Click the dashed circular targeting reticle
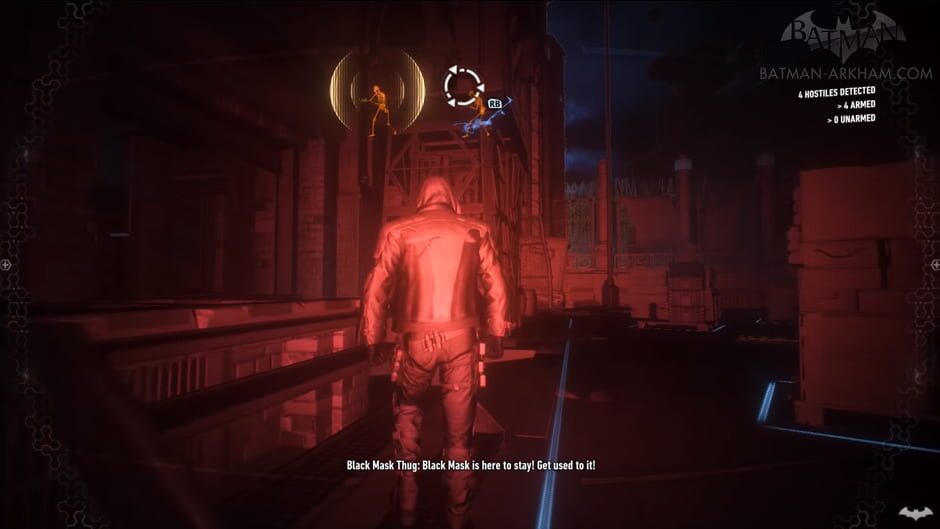 (463, 86)
